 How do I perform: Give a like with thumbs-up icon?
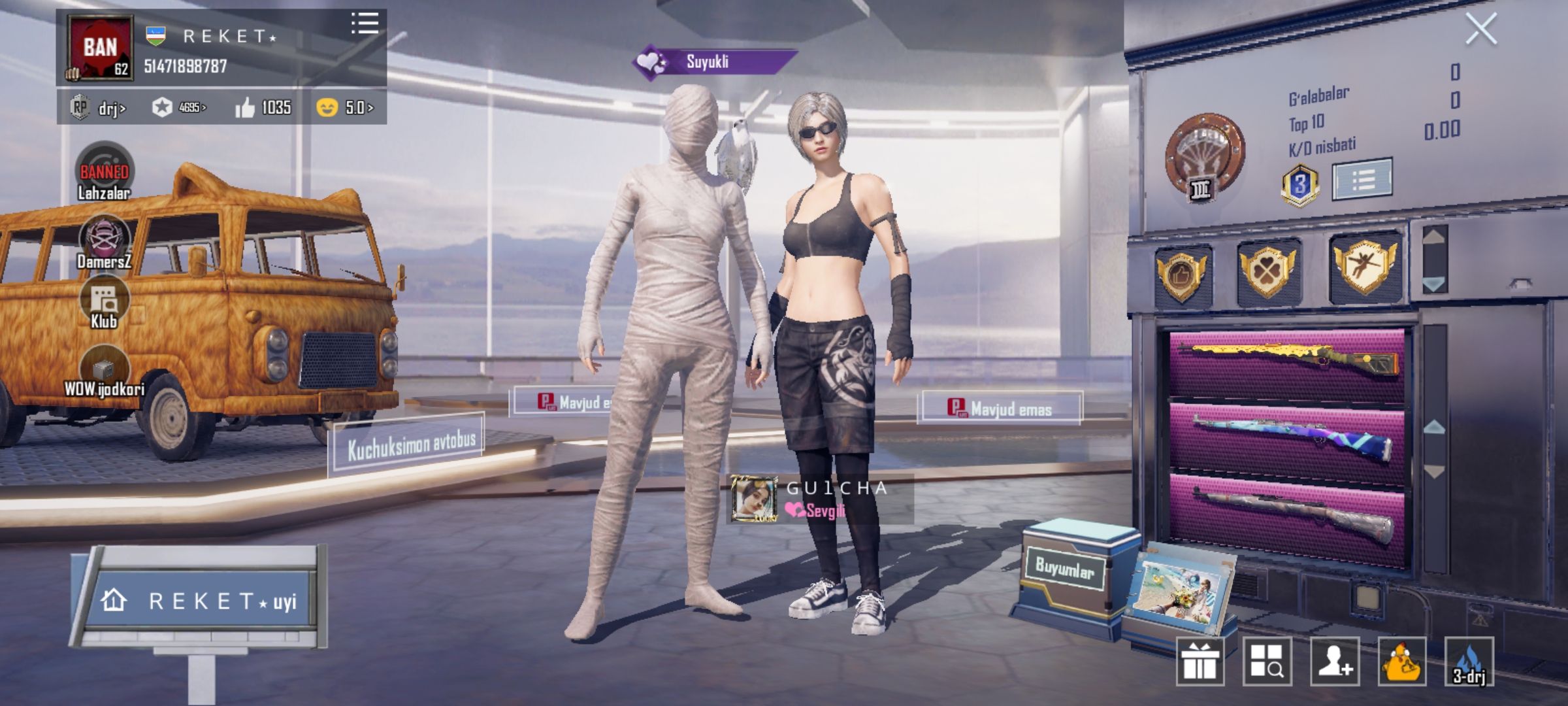(x=246, y=107)
